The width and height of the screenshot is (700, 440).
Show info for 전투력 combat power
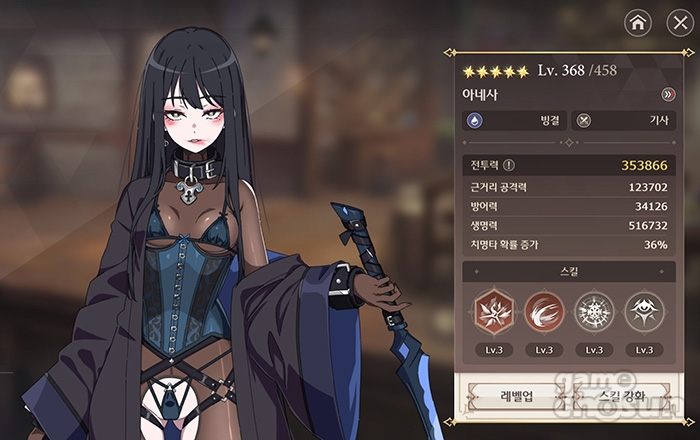[x=509, y=166]
